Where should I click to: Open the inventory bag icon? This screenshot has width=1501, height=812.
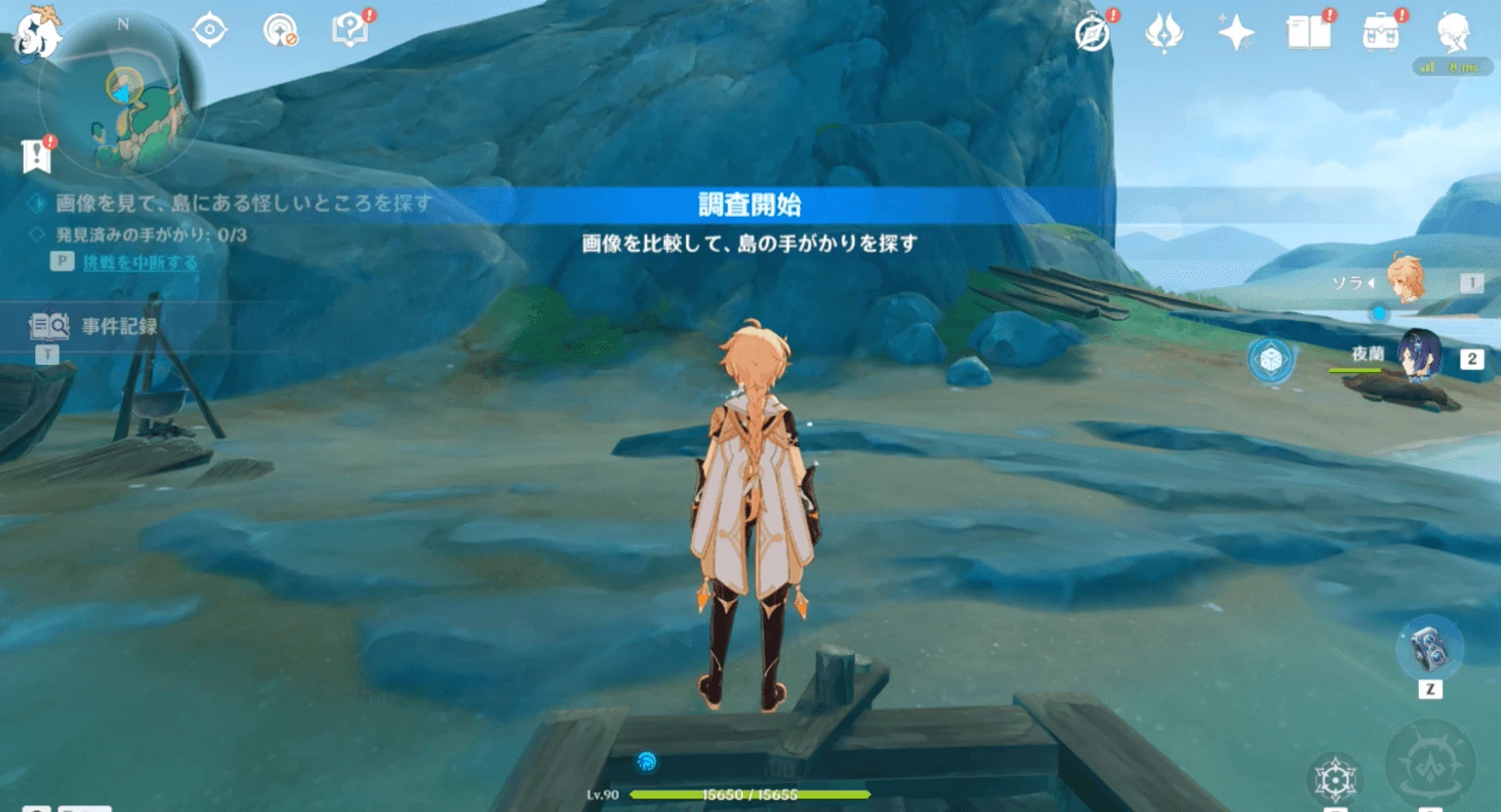[x=1380, y=32]
